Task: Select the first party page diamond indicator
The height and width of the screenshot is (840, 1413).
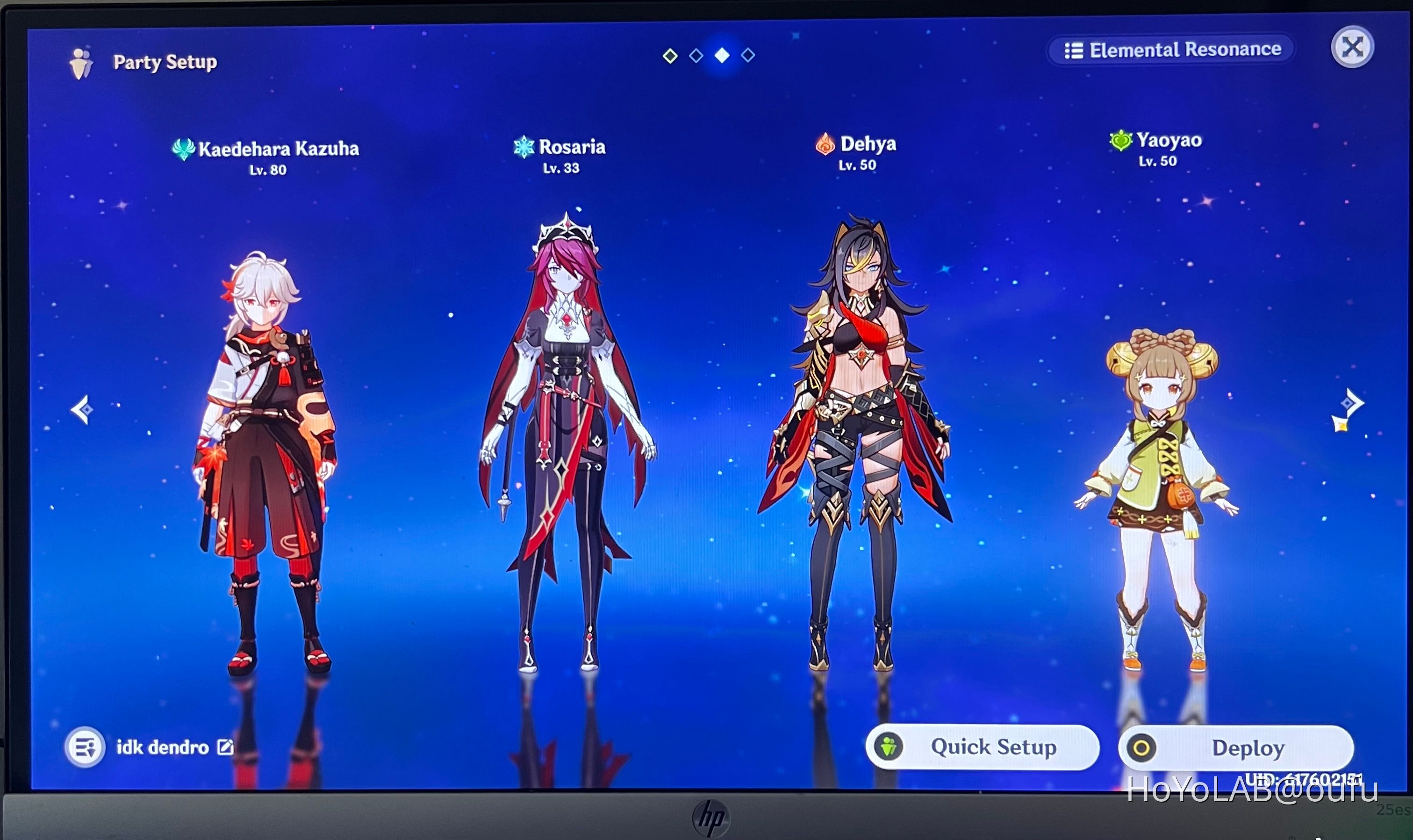Action: pos(670,55)
